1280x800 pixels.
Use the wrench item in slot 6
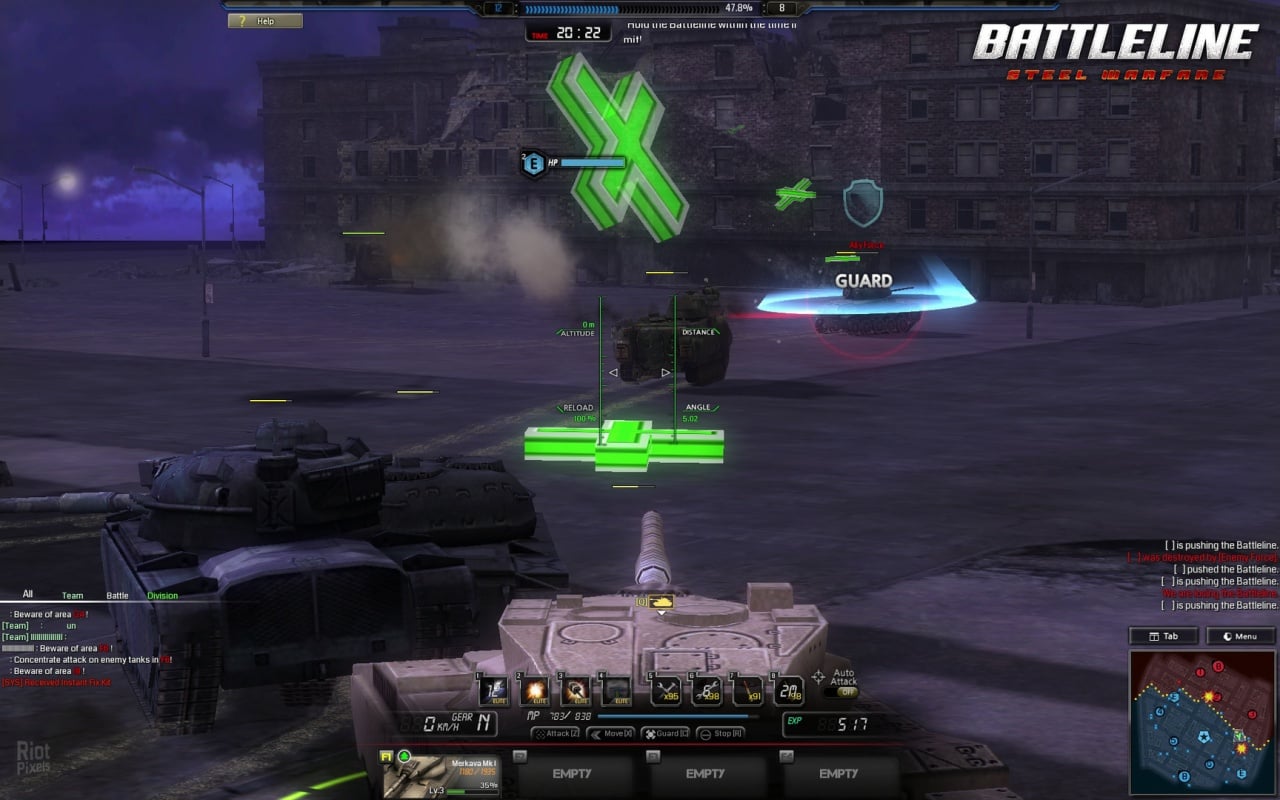point(707,689)
